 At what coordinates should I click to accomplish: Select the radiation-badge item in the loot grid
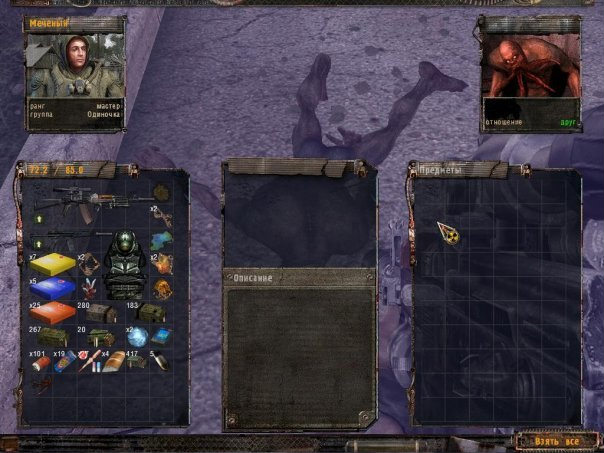click(447, 236)
